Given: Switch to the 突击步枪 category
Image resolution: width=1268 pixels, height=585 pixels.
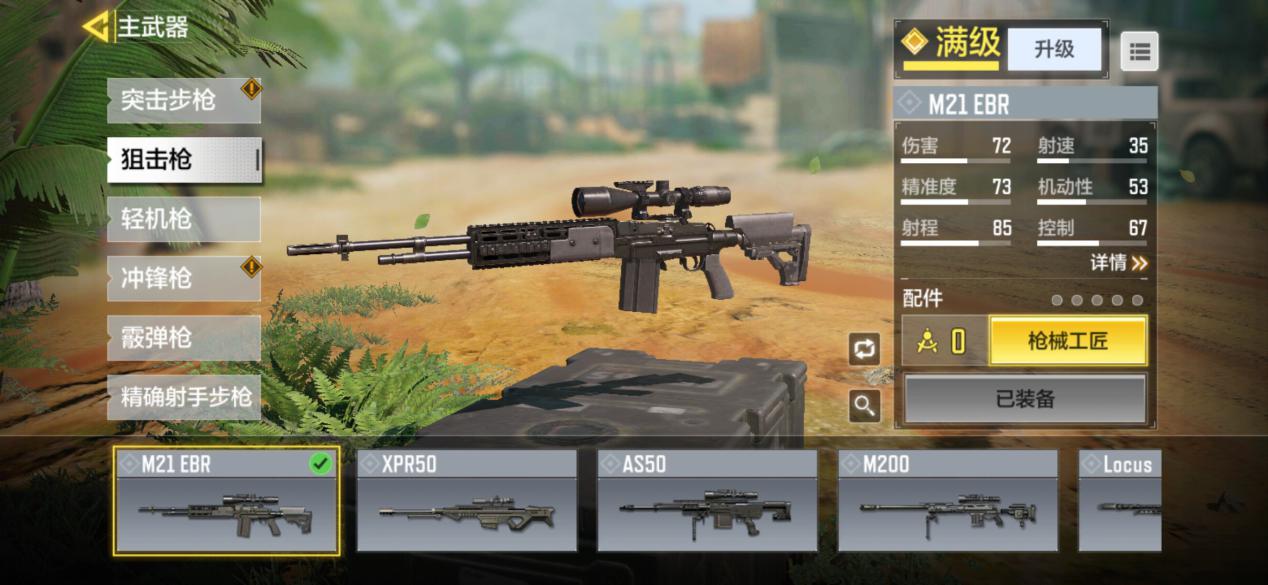Looking at the screenshot, I should coord(183,100).
